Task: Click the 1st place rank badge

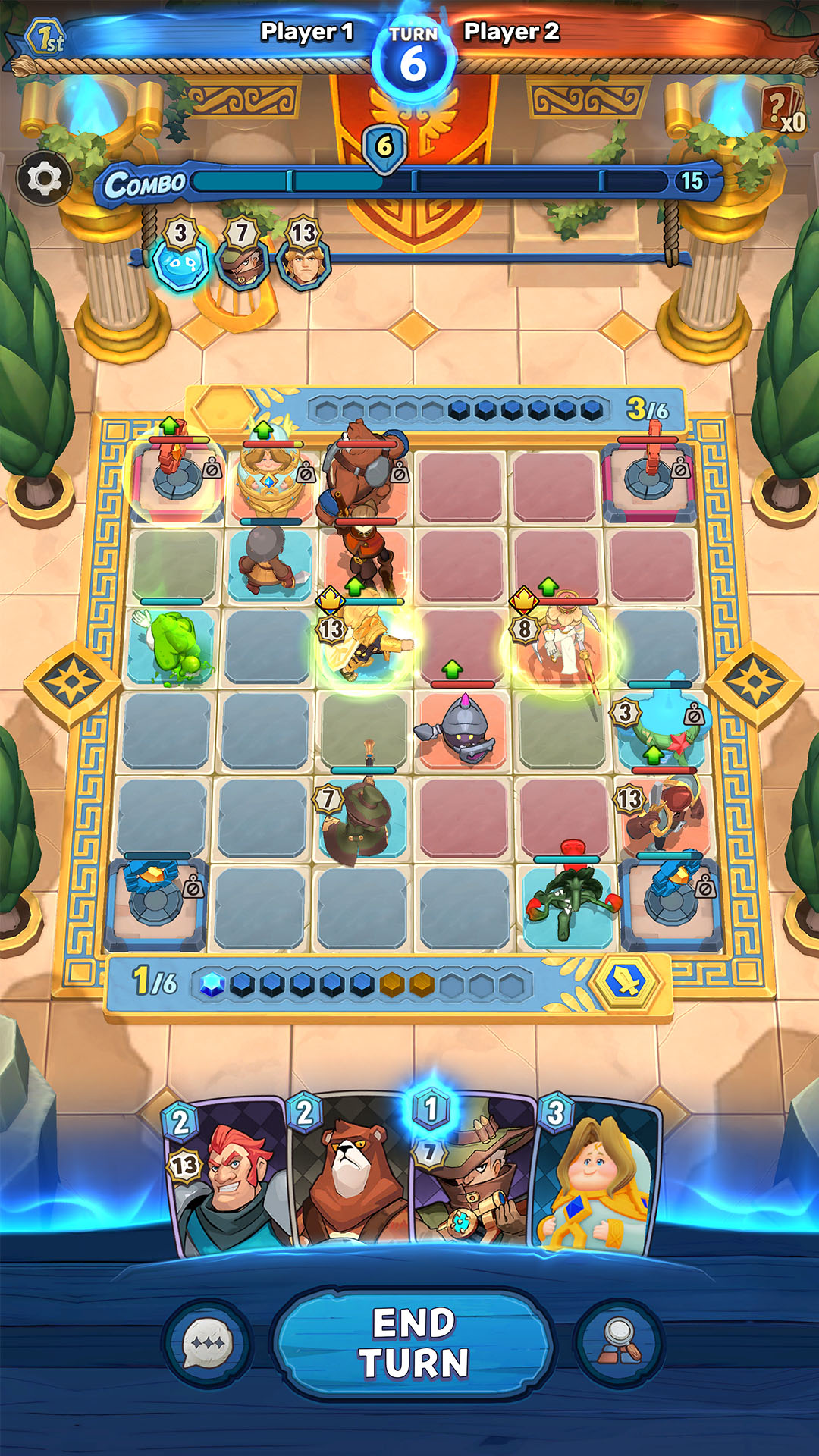Action: click(47, 38)
